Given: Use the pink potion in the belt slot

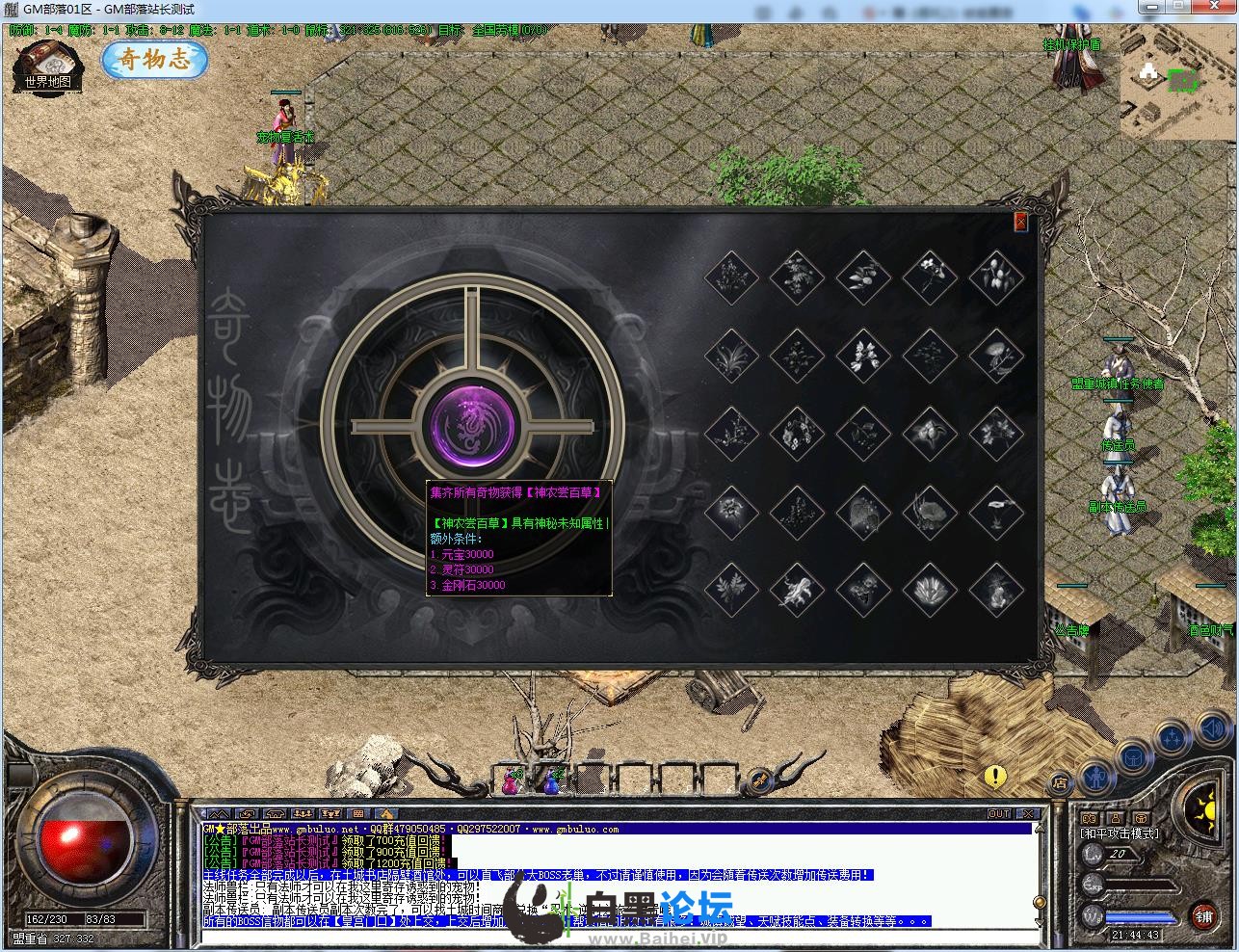Looking at the screenshot, I should click(x=509, y=781).
